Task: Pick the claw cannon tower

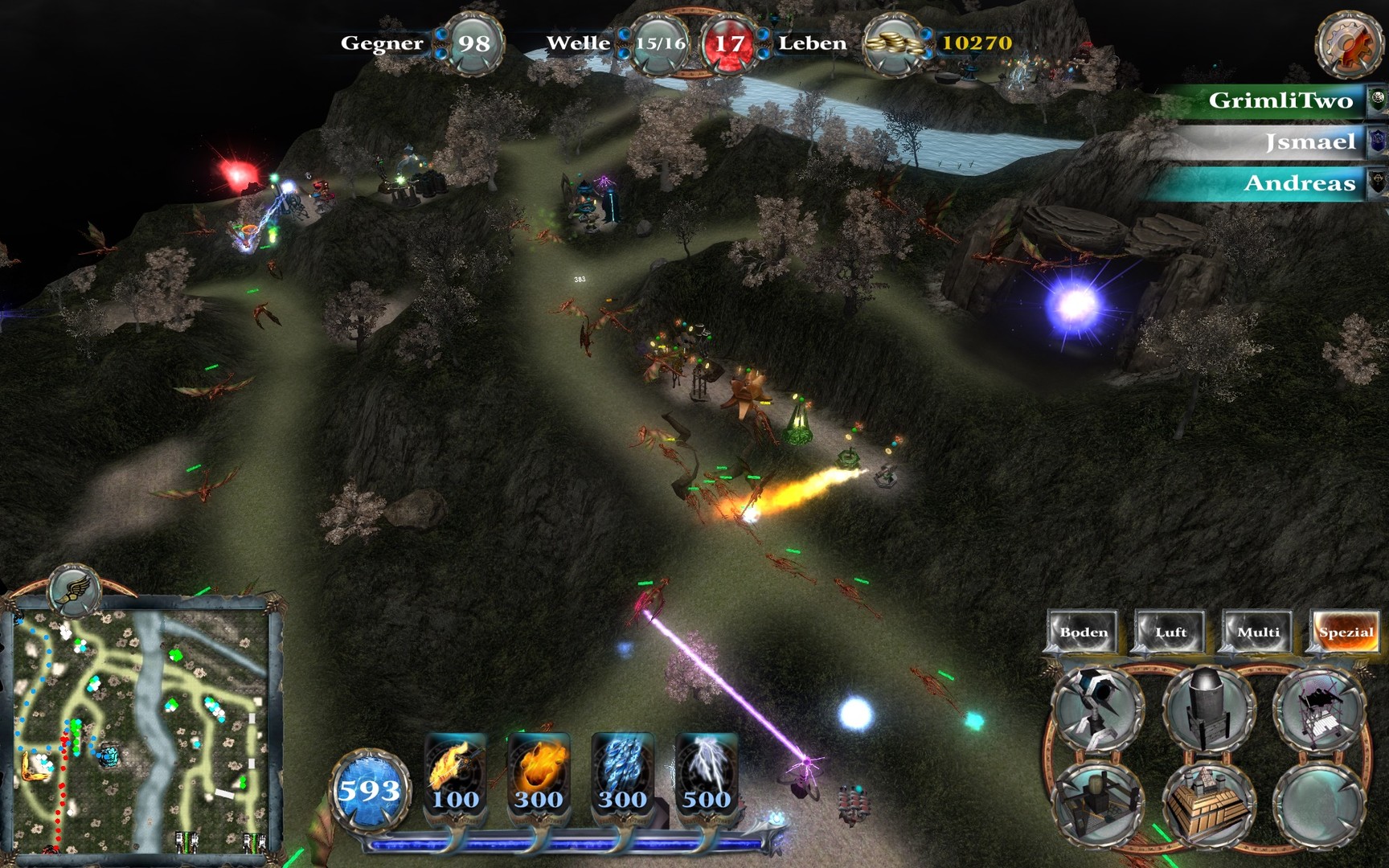Action: click(x=1096, y=708)
